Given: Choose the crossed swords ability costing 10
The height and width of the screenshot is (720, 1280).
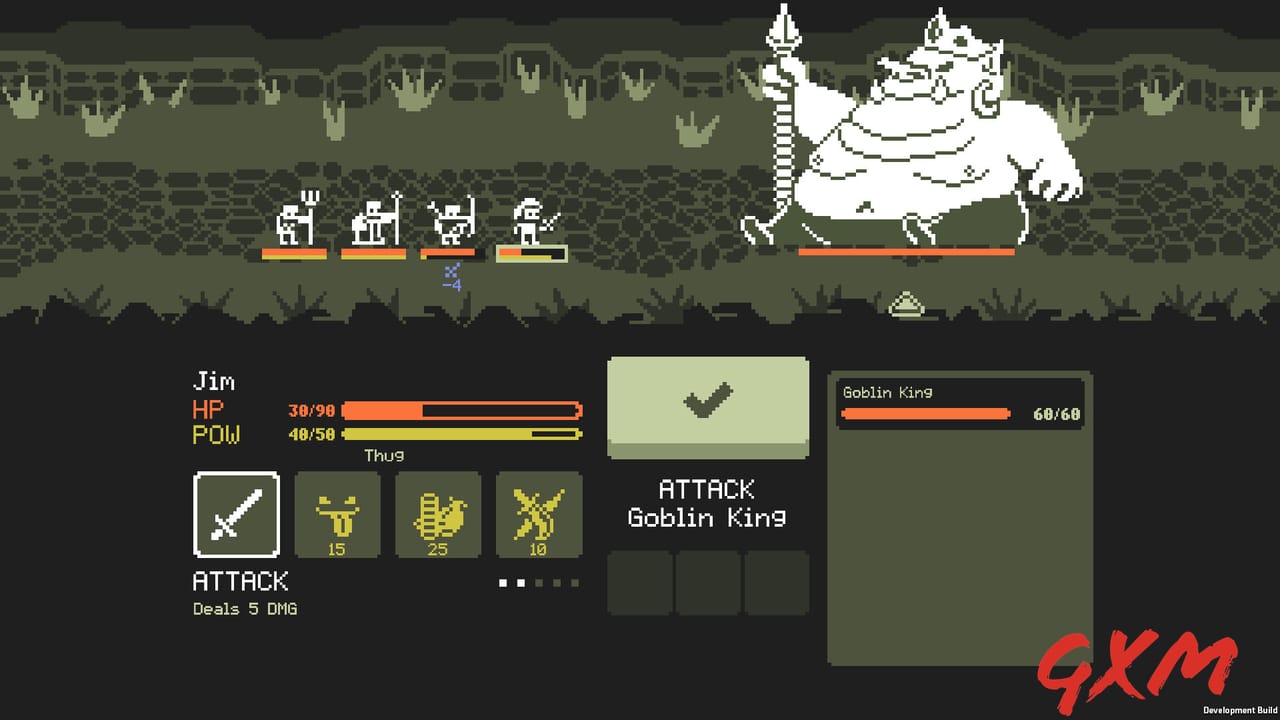Looking at the screenshot, I should [x=539, y=515].
